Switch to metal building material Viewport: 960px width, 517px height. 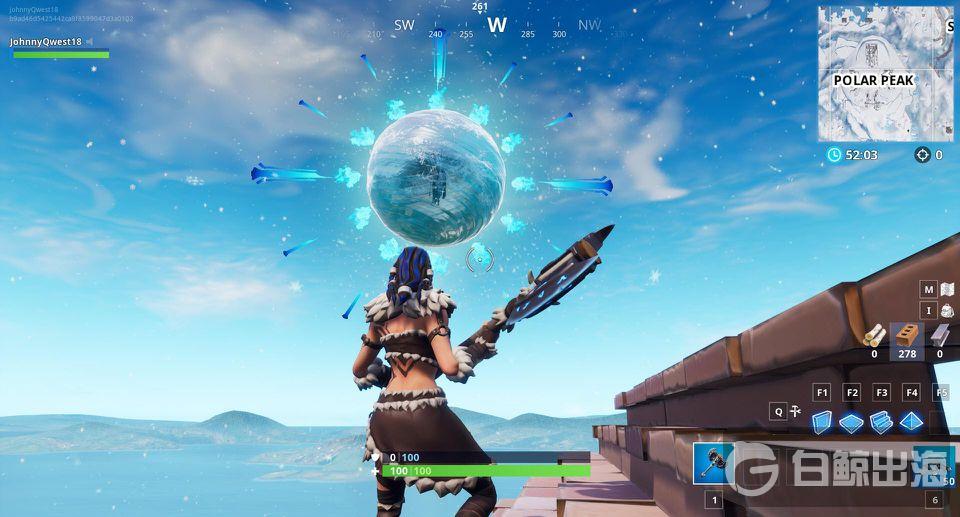click(938, 335)
